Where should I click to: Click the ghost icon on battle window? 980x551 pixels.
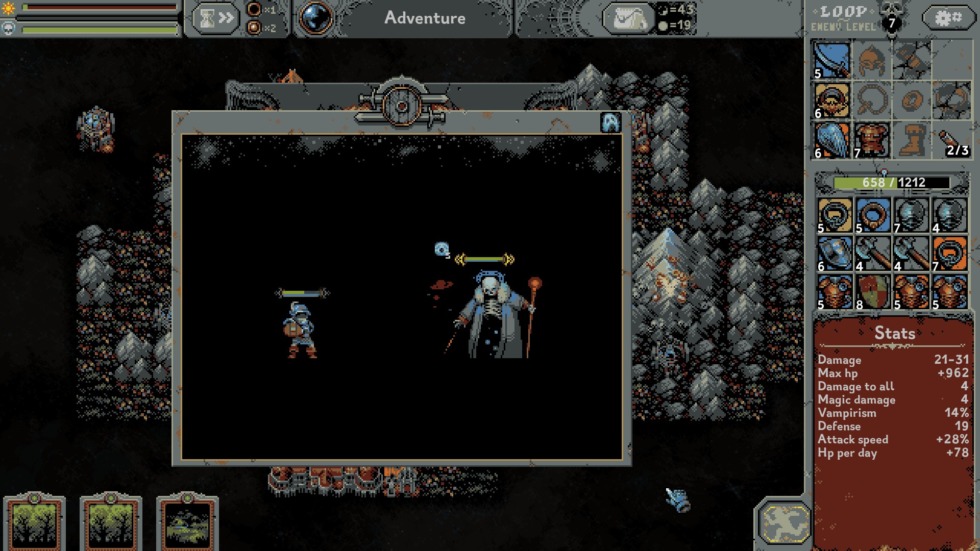click(609, 123)
